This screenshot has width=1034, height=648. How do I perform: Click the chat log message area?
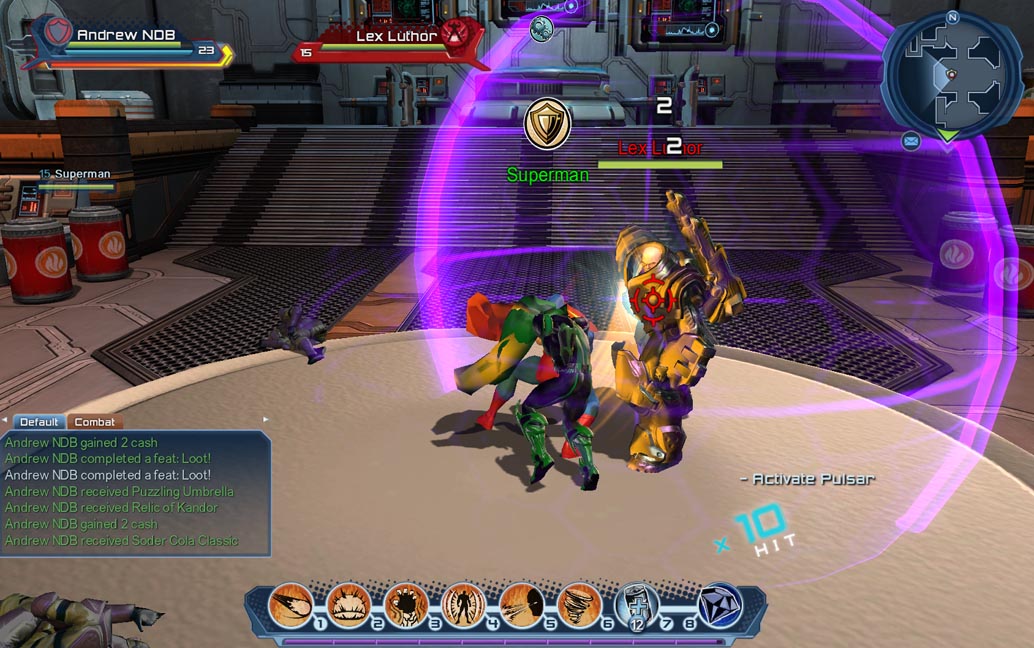pos(135,492)
